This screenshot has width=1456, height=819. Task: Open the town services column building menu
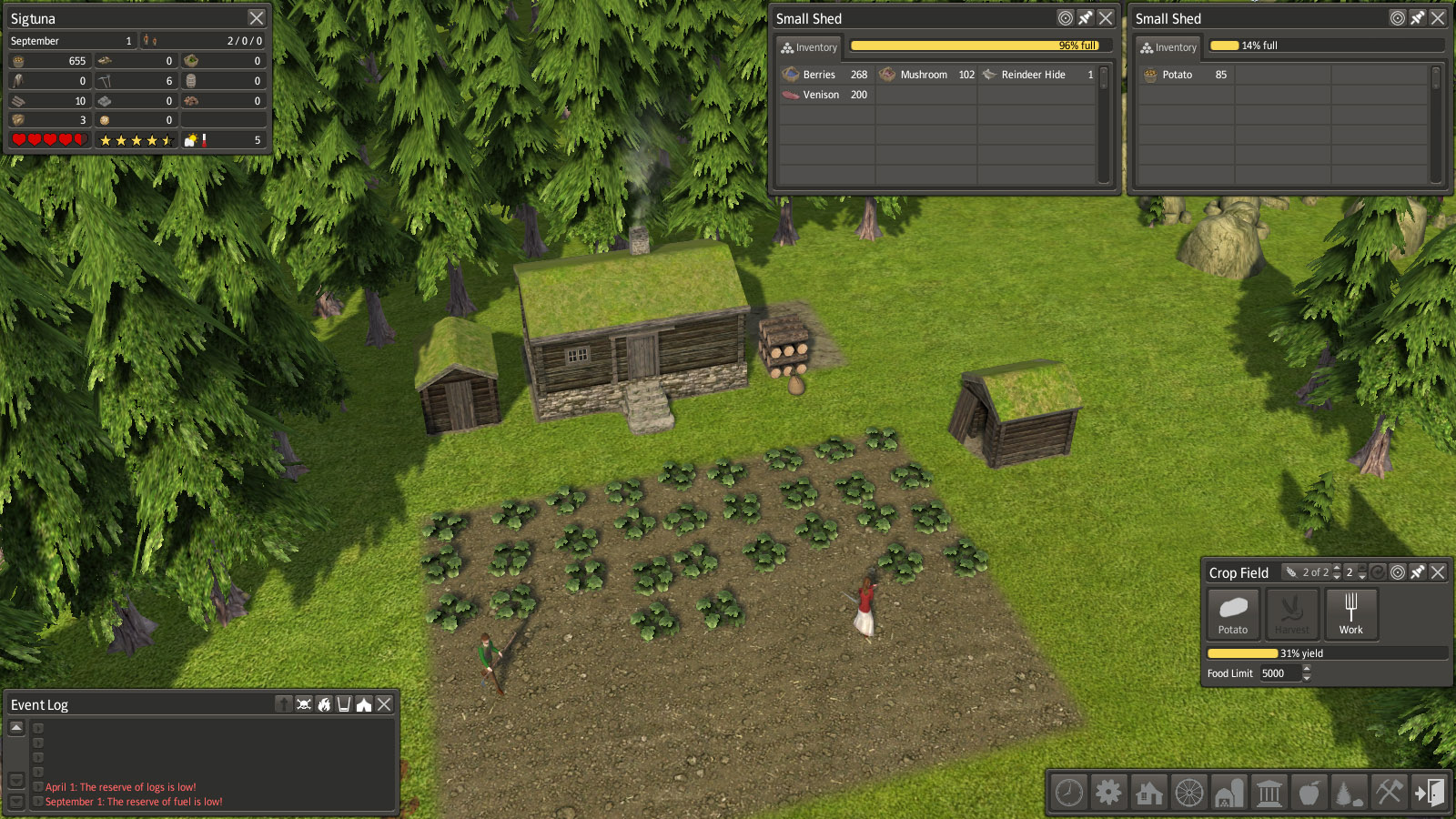pyautogui.click(x=1269, y=793)
